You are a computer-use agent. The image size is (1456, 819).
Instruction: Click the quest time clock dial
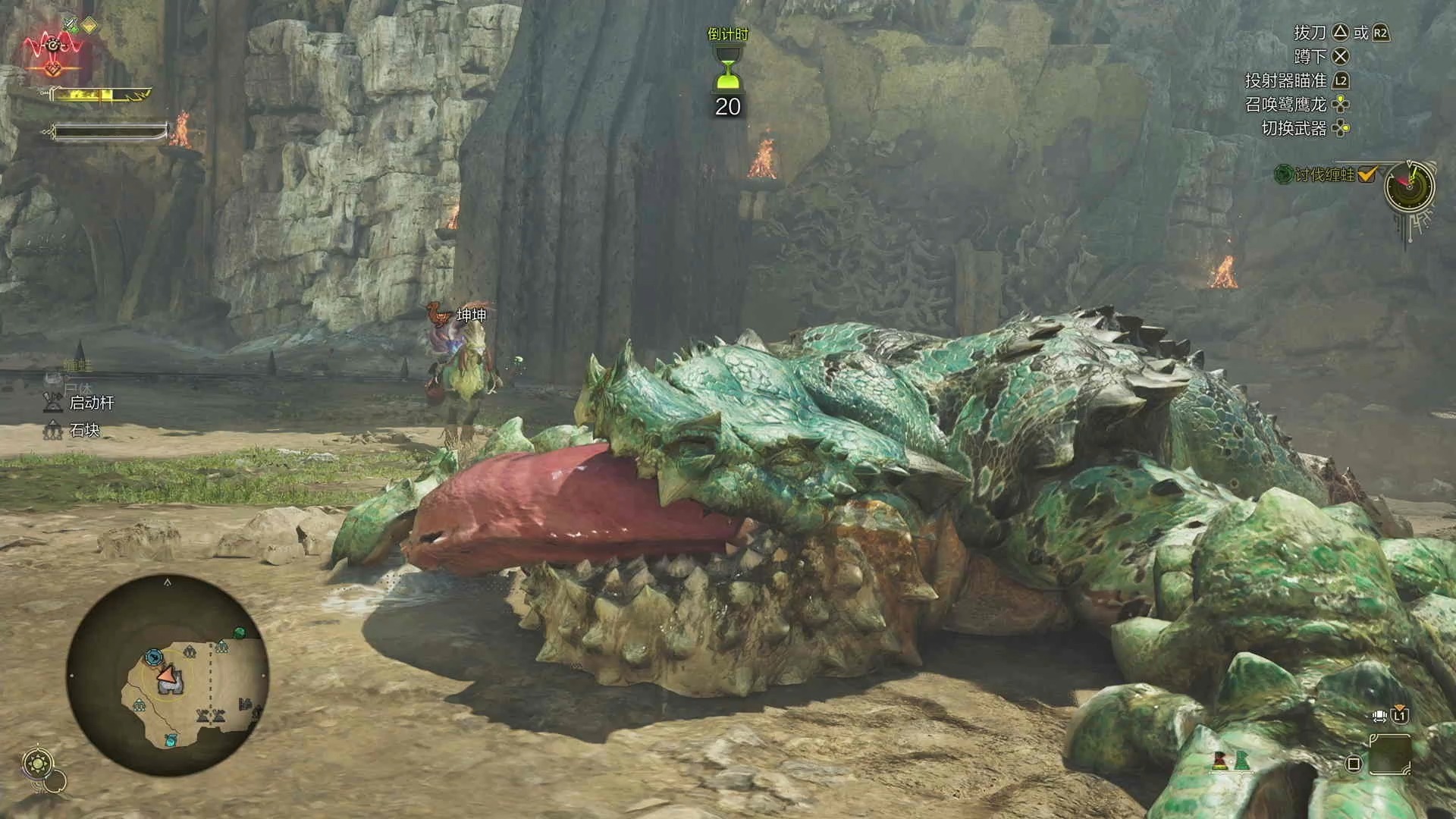[x=1410, y=187]
